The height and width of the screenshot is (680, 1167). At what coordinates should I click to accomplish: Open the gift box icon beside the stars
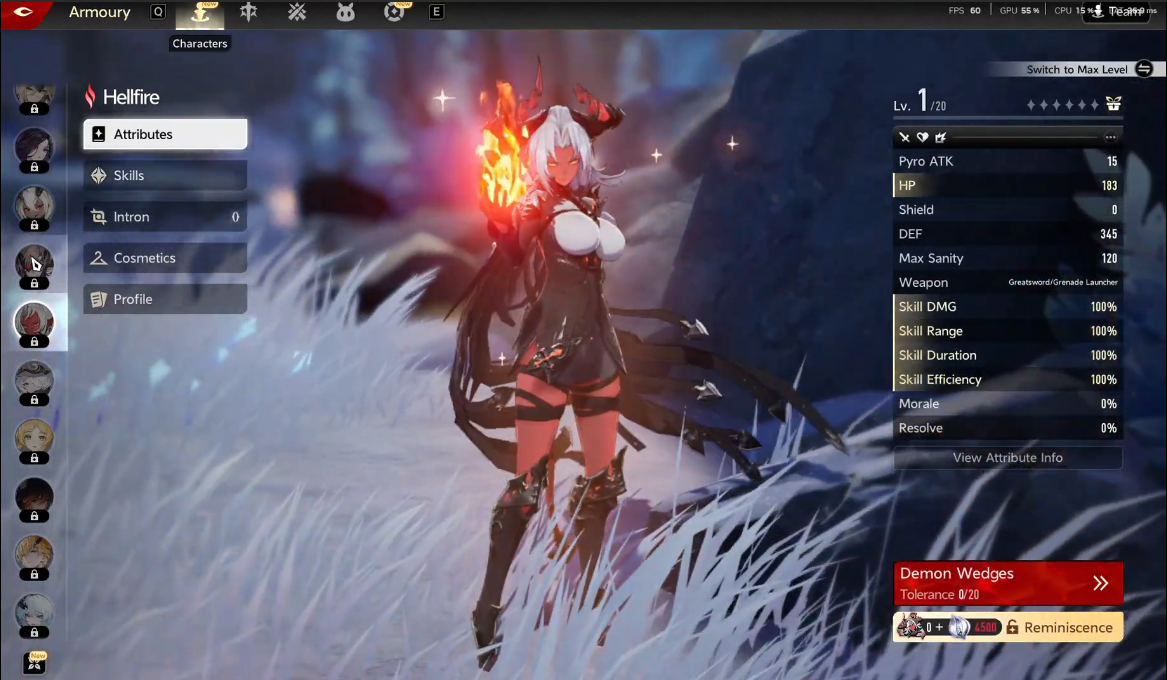pos(1113,104)
